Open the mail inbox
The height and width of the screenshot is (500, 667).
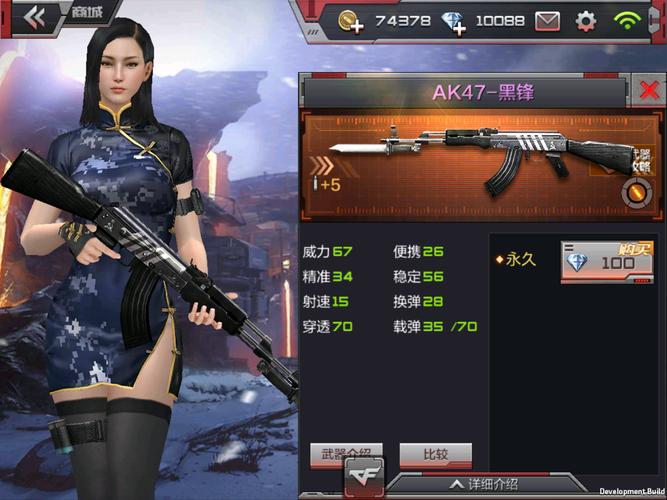coord(547,20)
